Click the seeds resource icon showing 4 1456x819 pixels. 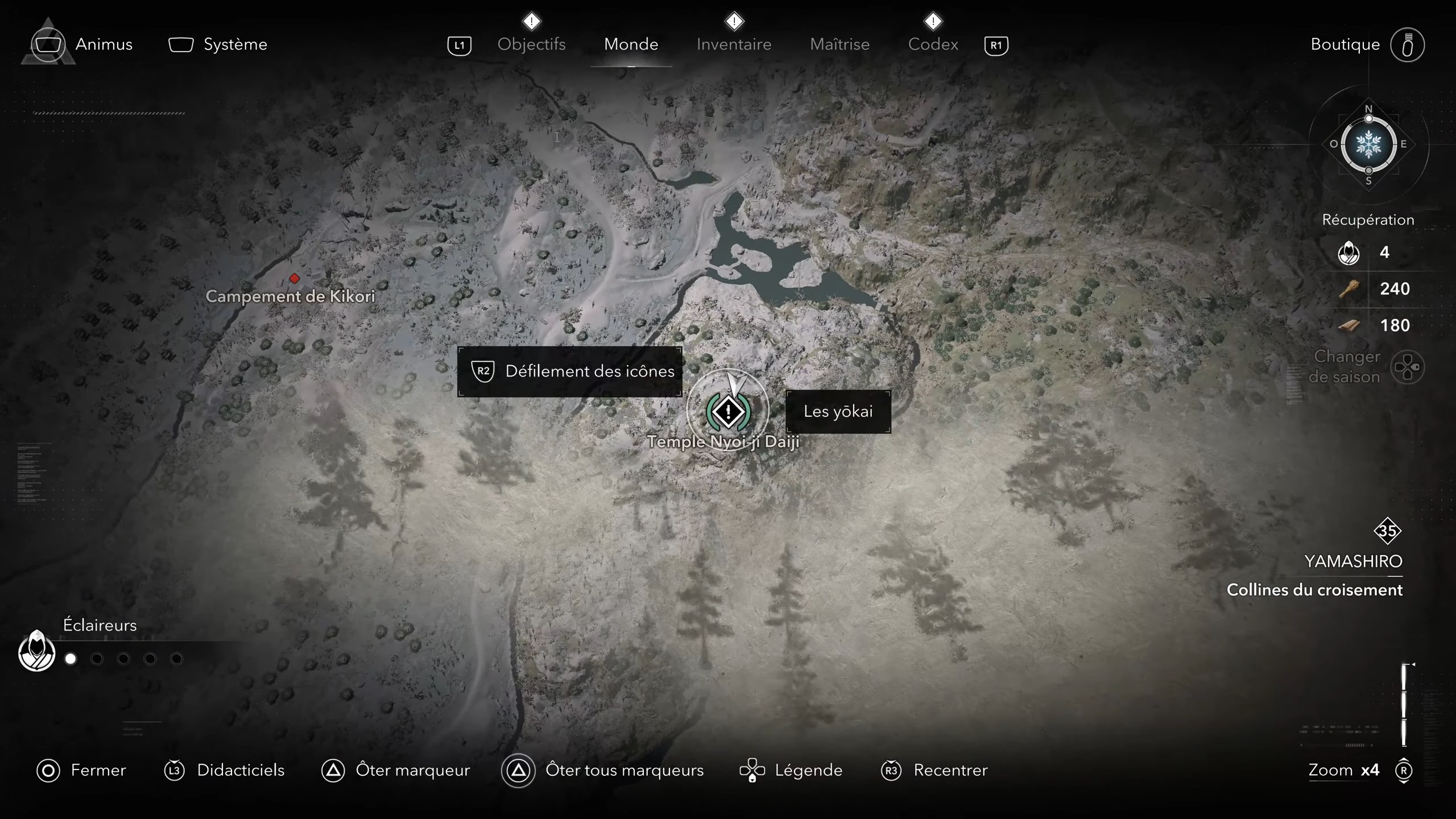click(x=1349, y=253)
